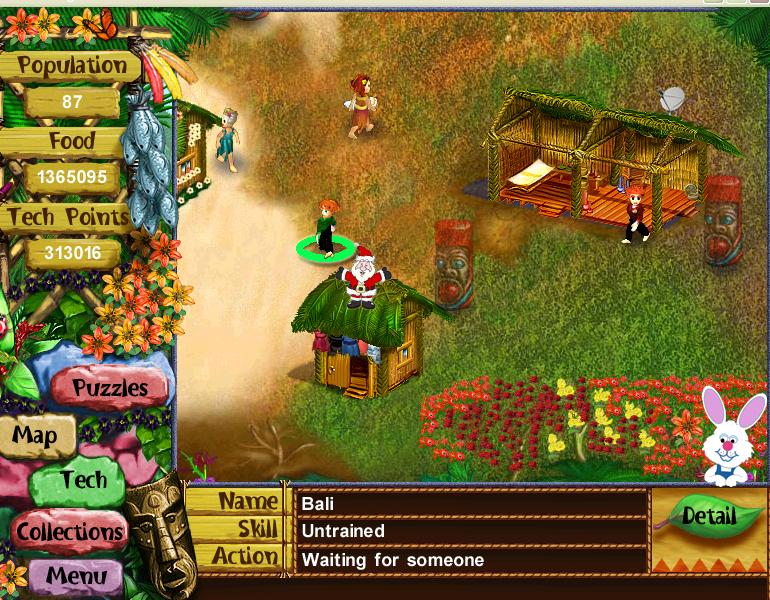The height and width of the screenshot is (600, 770).
Task: View Bali's Detail page
Action: (708, 516)
